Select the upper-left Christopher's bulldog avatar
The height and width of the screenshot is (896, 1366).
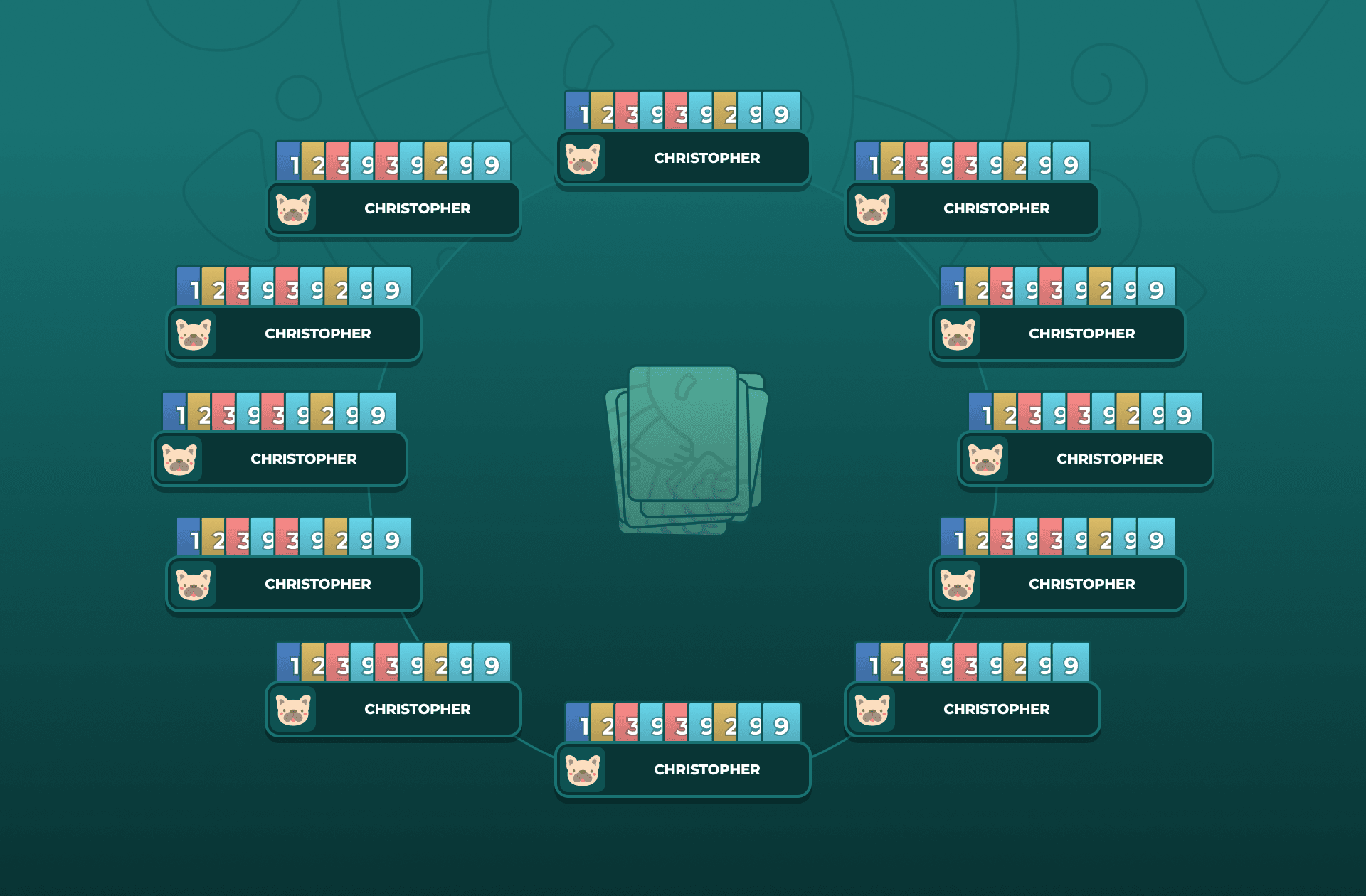point(295,208)
